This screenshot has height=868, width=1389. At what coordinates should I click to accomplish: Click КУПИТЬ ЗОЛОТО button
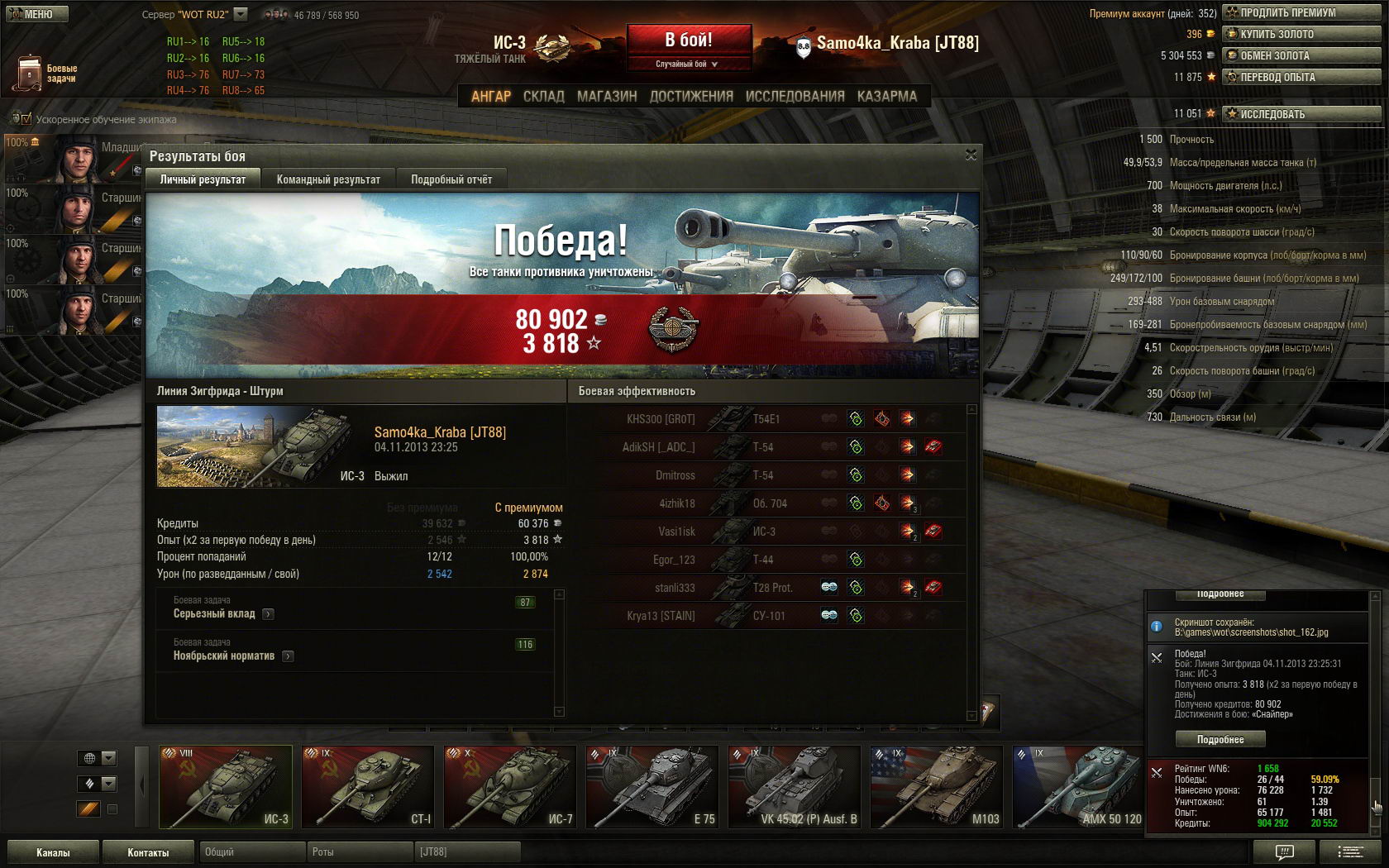(1301, 34)
